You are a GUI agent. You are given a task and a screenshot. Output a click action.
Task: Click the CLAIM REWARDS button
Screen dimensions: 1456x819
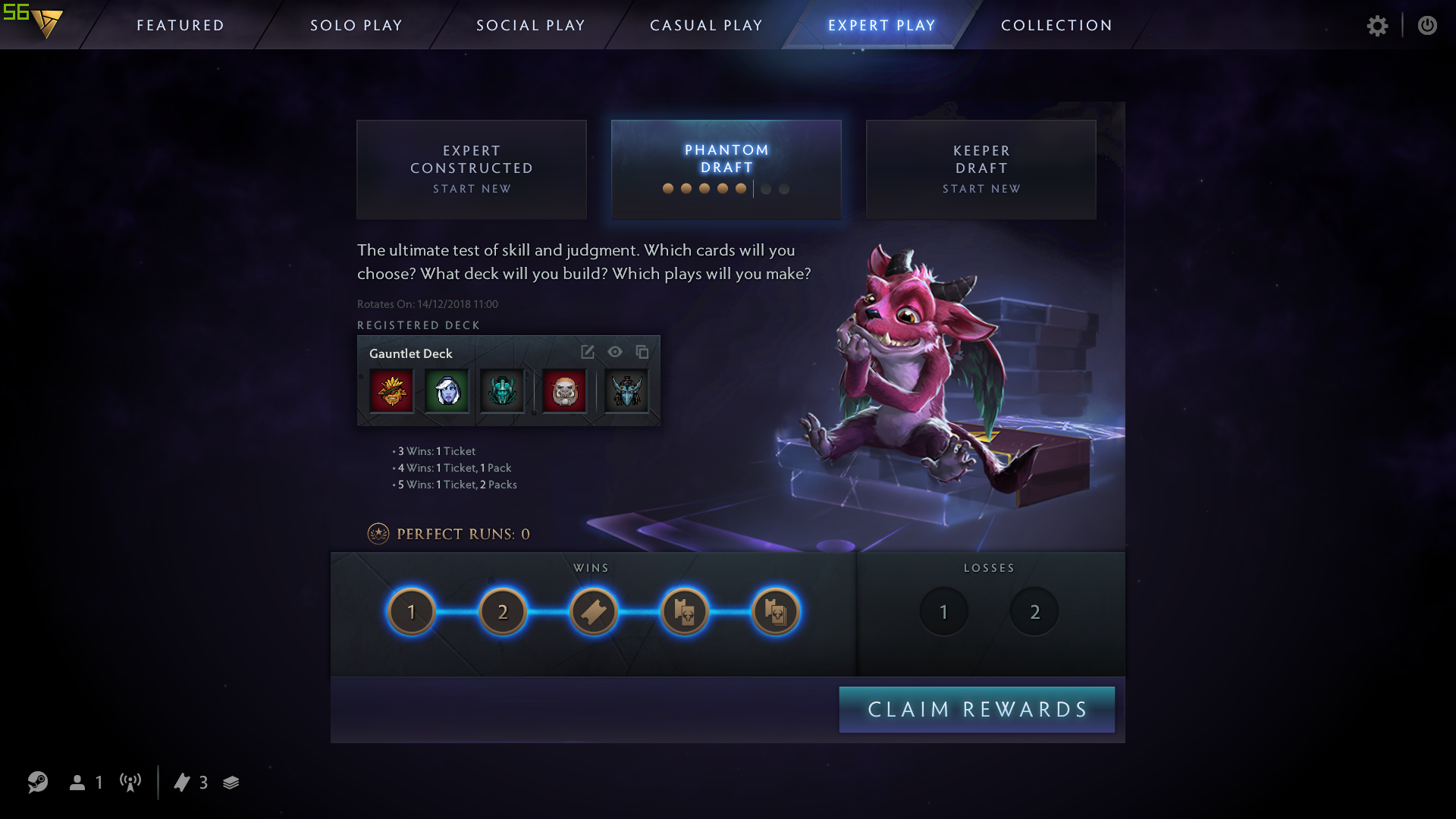977,709
